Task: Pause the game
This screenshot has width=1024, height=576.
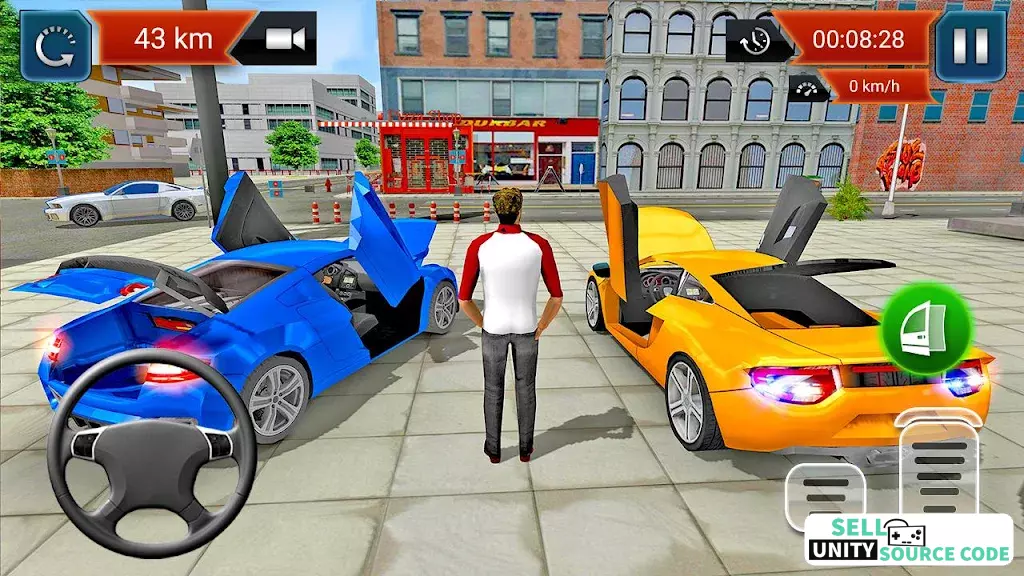Action: click(970, 45)
